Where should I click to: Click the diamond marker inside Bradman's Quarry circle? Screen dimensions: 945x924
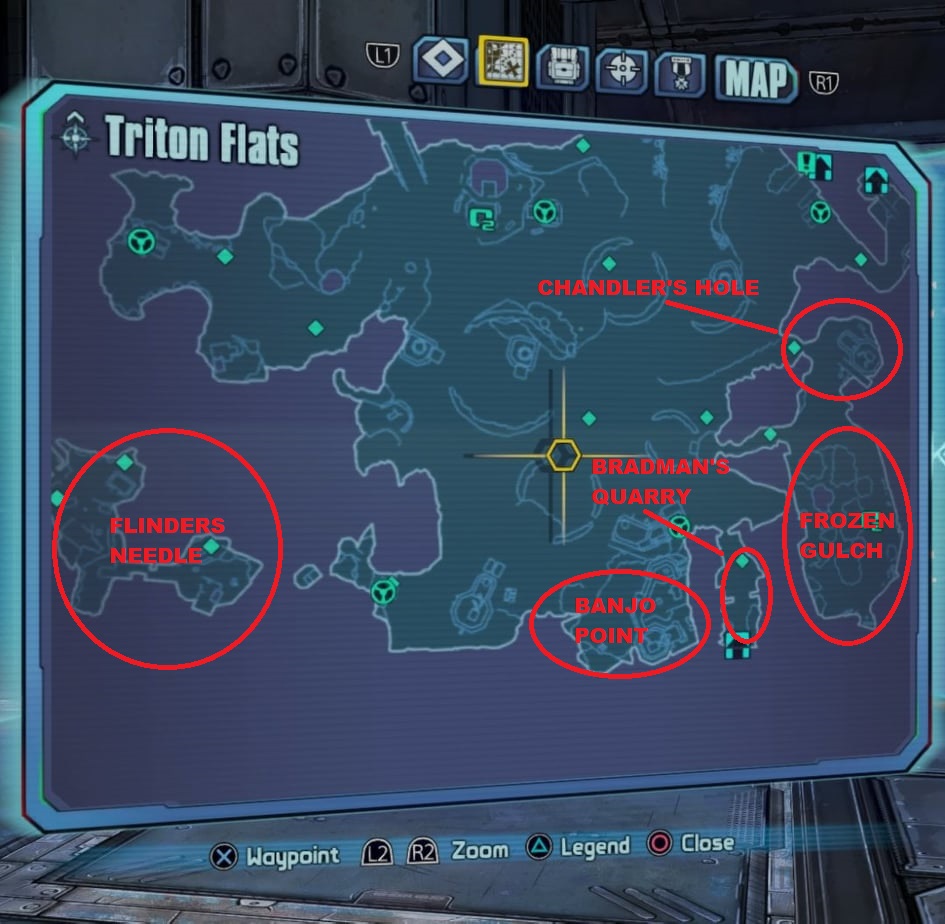click(x=742, y=562)
